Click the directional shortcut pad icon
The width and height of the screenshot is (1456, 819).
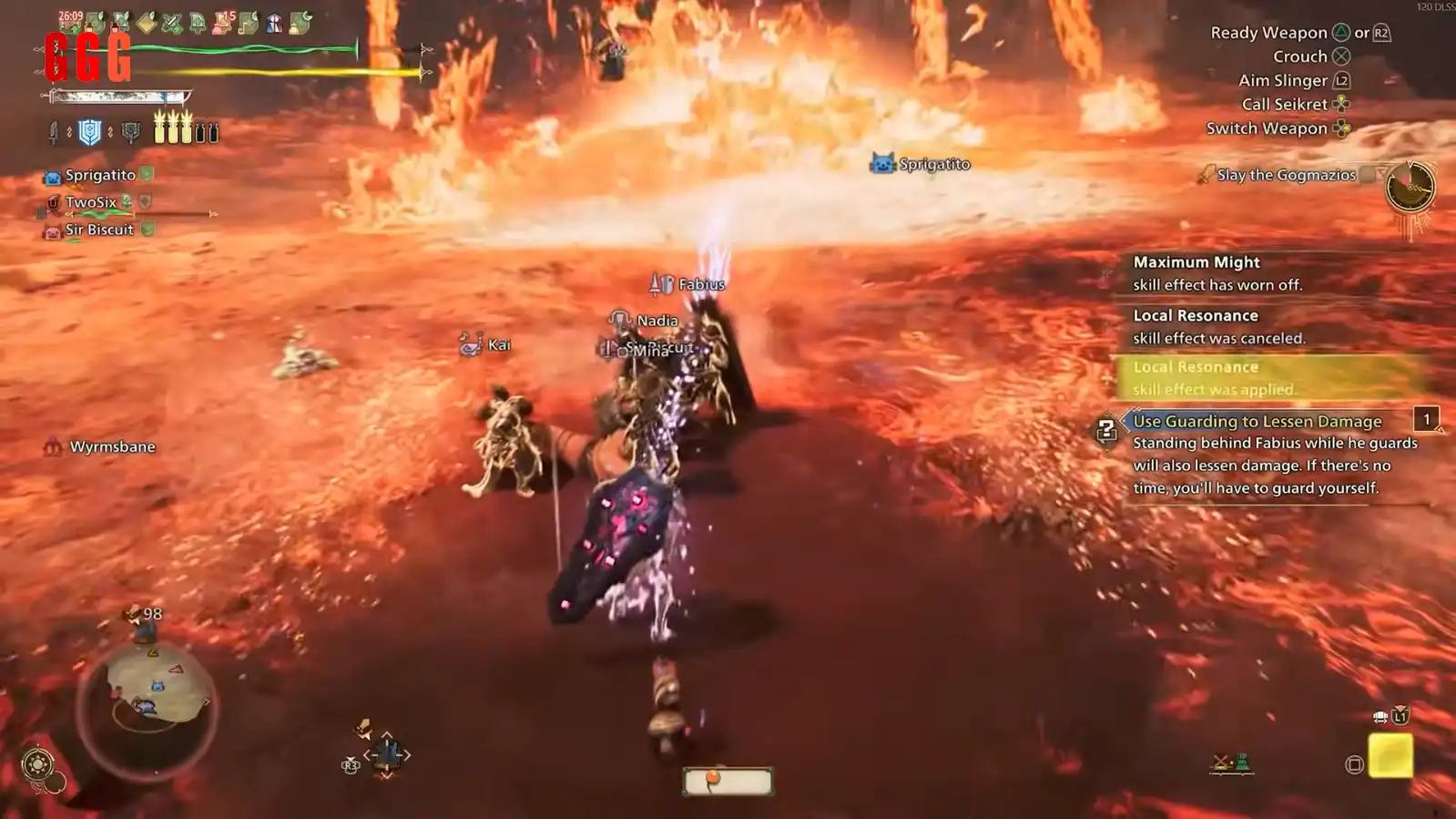click(x=387, y=754)
